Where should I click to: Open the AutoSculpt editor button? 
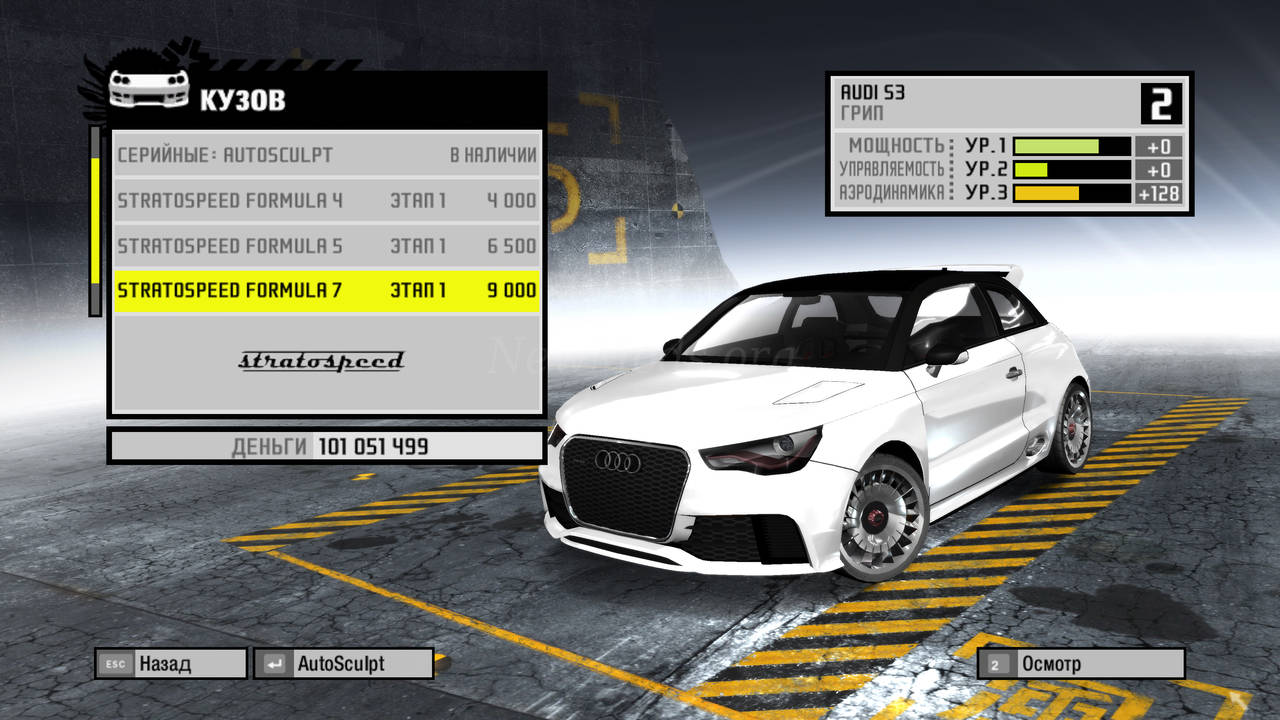pyautogui.click(x=343, y=663)
